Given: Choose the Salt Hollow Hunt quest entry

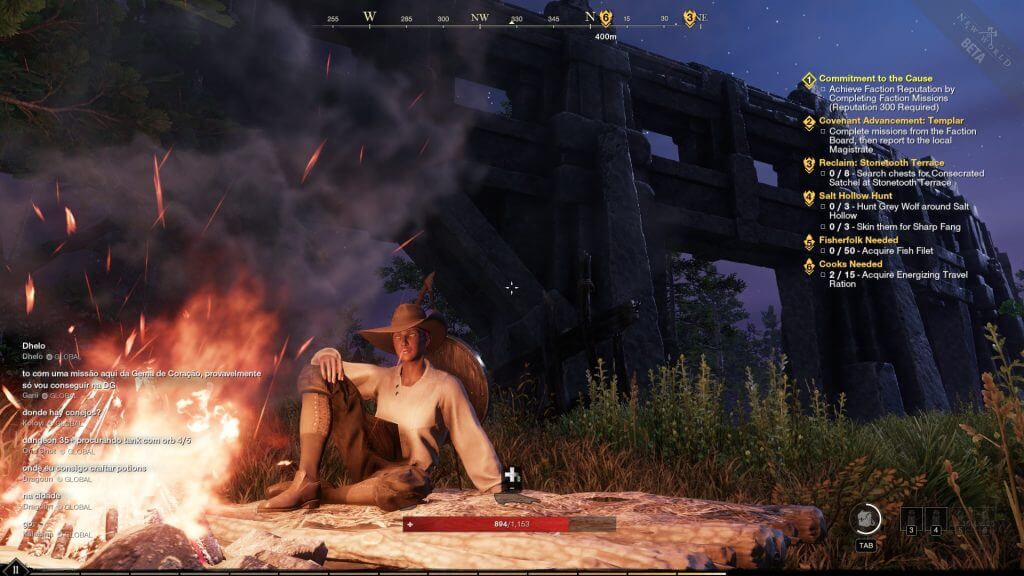Looking at the screenshot, I should pyautogui.click(x=855, y=196).
